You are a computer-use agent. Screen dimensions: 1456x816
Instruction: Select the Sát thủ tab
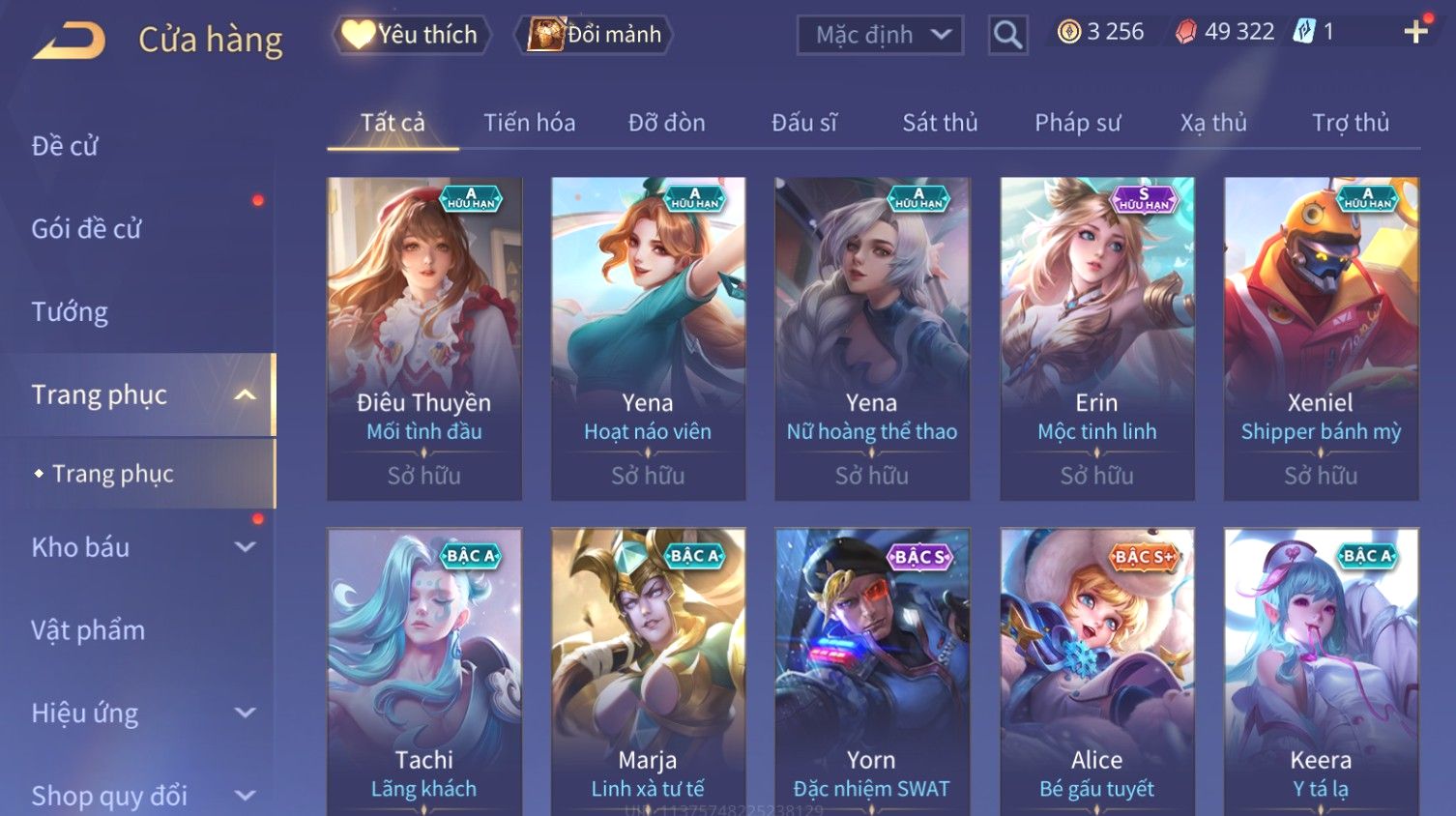coord(940,123)
